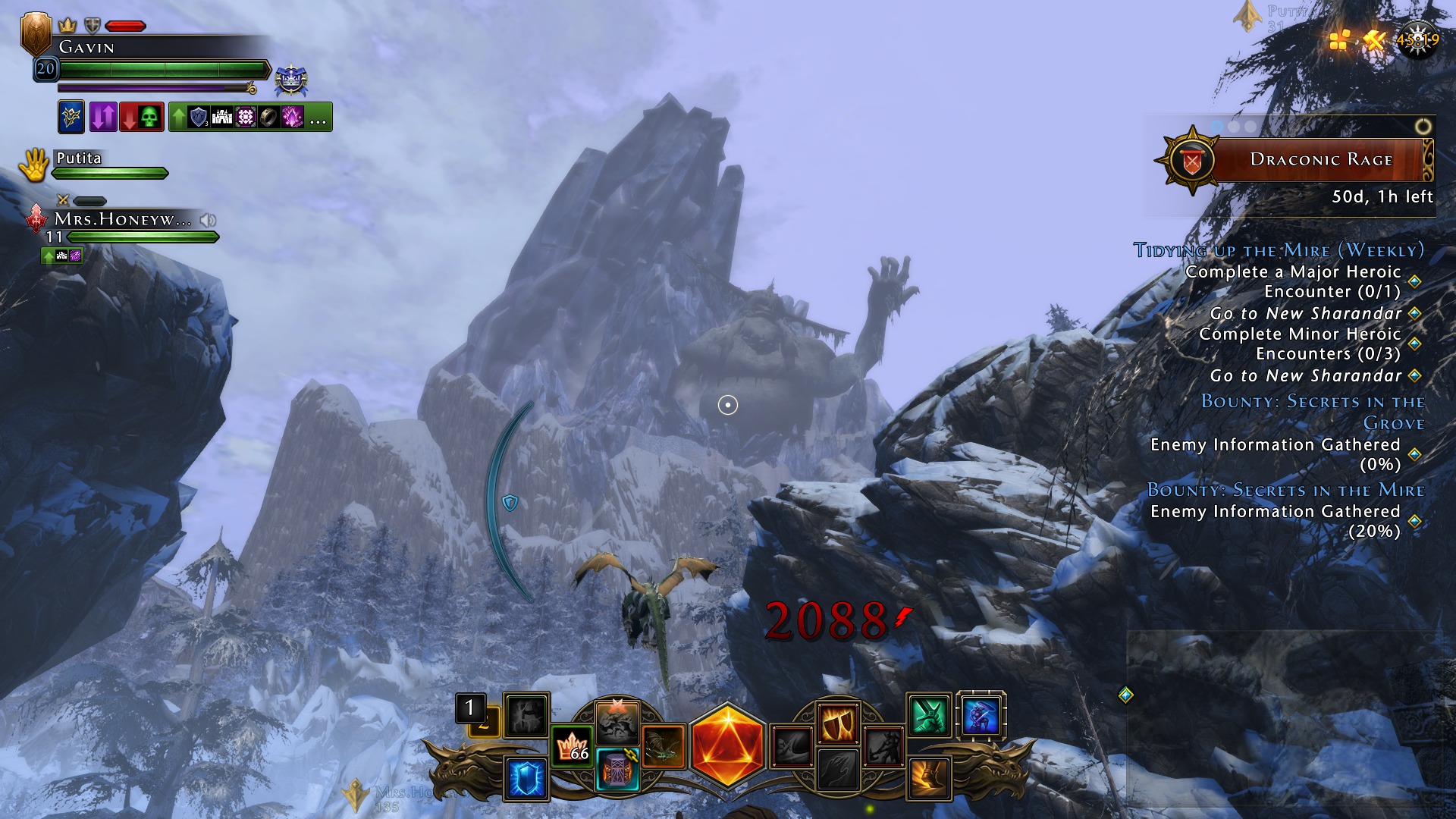The image size is (1456, 819).
Task: Trigger the blue glowing shield power
Action: 526,778
